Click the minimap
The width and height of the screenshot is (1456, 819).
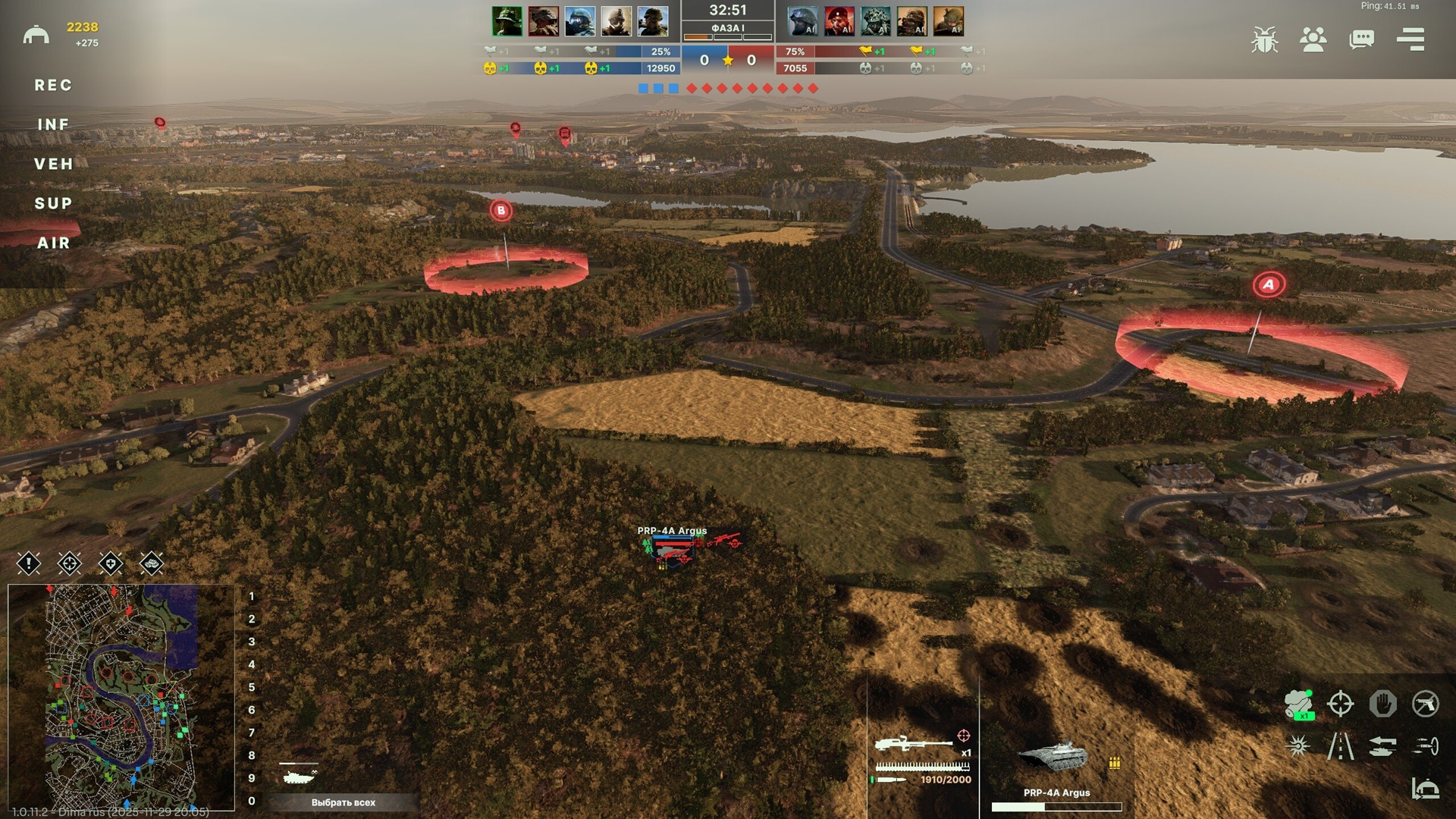121,696
